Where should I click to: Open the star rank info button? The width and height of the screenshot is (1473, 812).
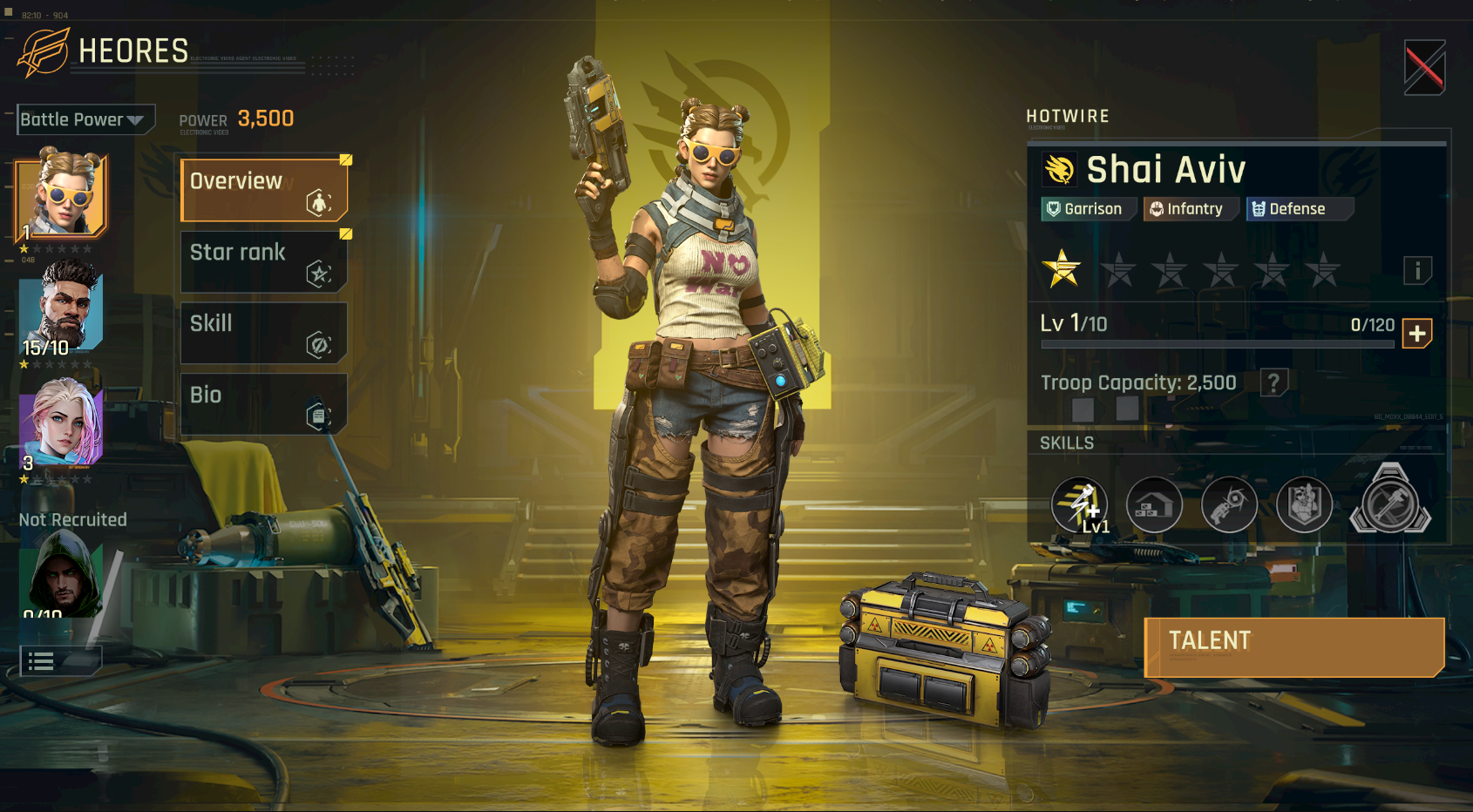click(x=1417, y=271)
